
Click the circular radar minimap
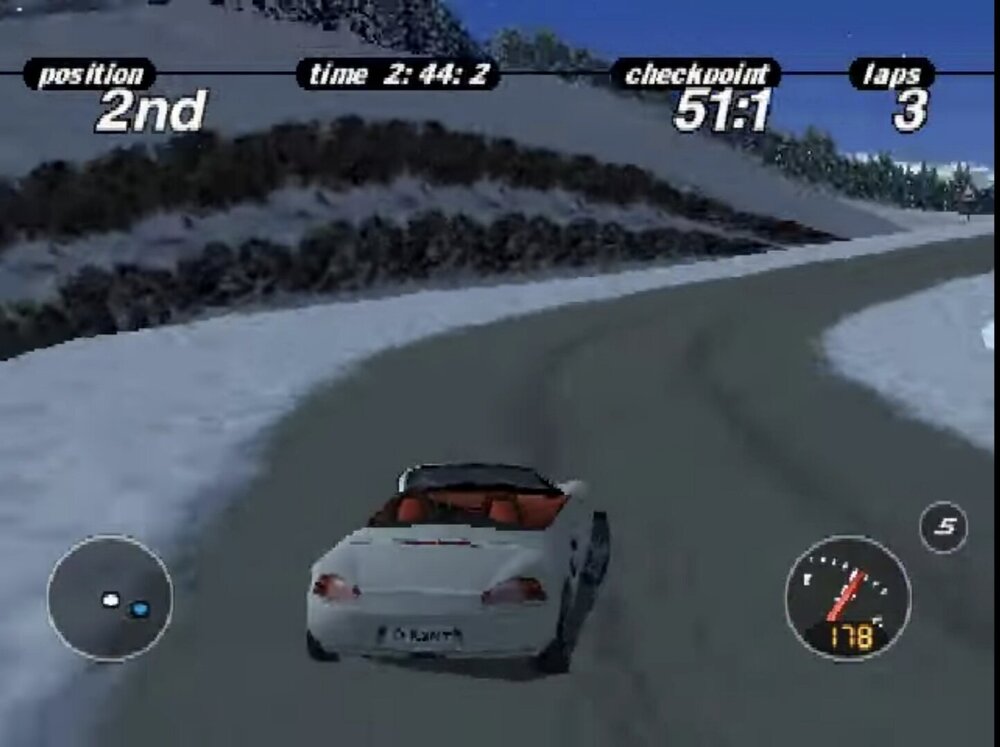coord(109,598)
